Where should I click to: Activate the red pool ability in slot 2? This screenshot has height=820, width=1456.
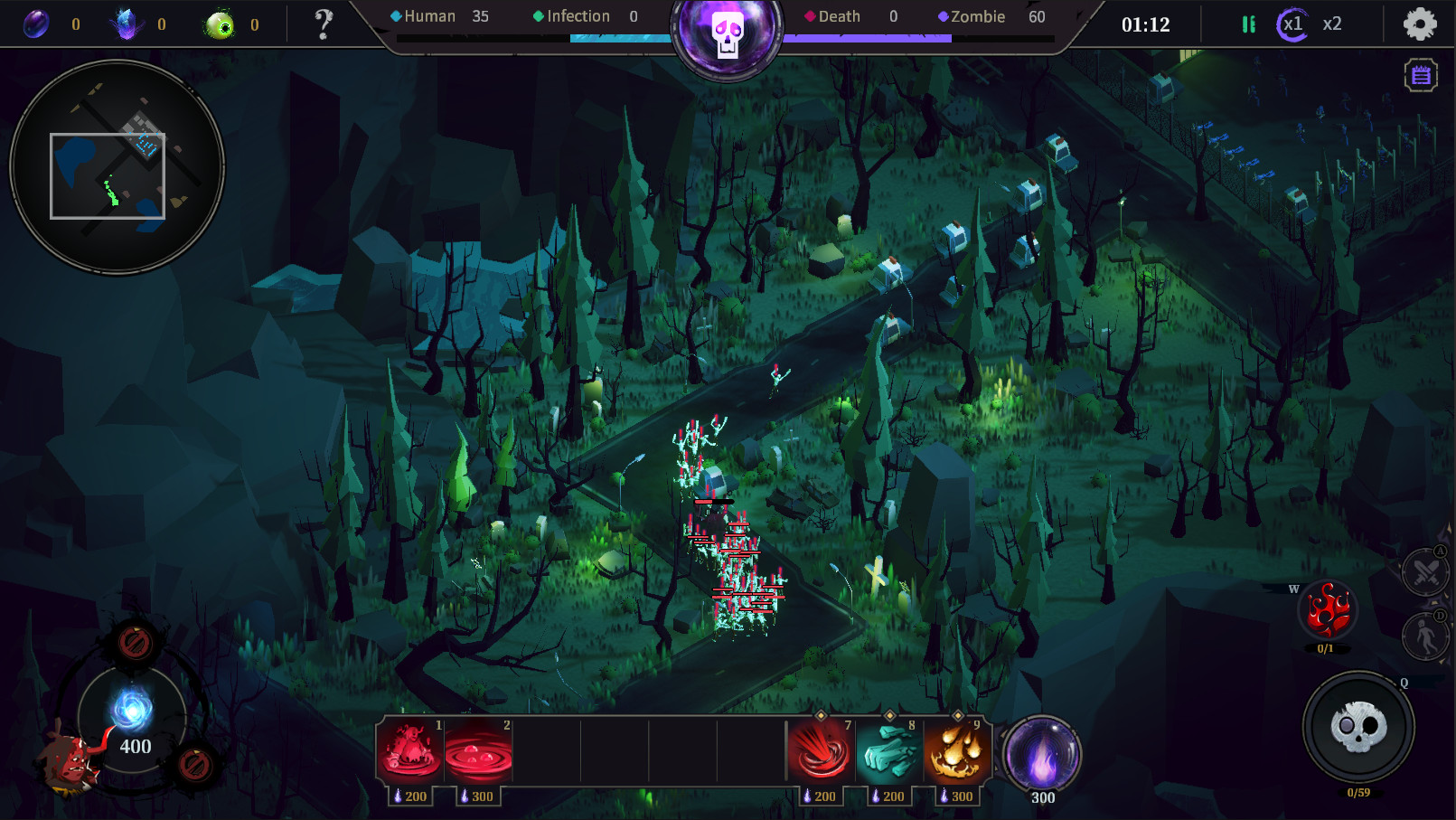click(480, 750)
